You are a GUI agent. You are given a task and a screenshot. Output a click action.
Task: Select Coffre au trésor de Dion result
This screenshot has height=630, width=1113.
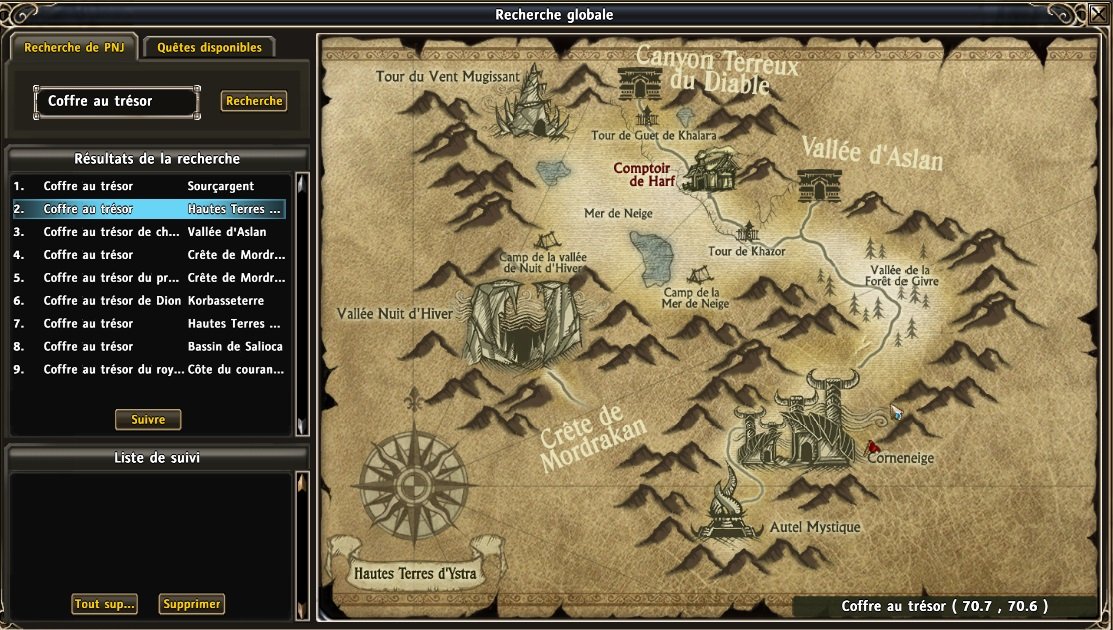click(x=150, y=301)
